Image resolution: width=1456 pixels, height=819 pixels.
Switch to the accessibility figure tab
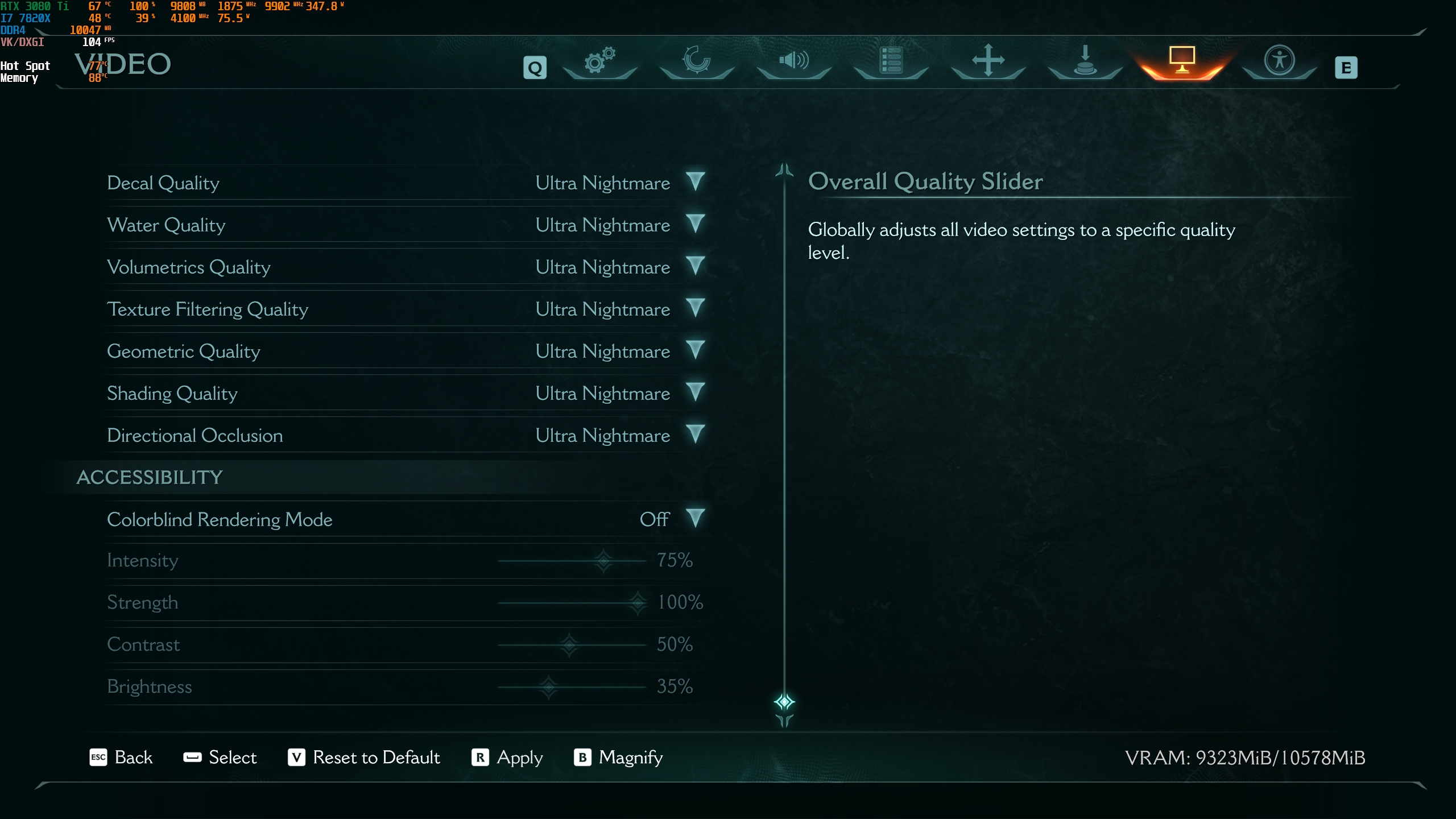[x=1279, y=60]
